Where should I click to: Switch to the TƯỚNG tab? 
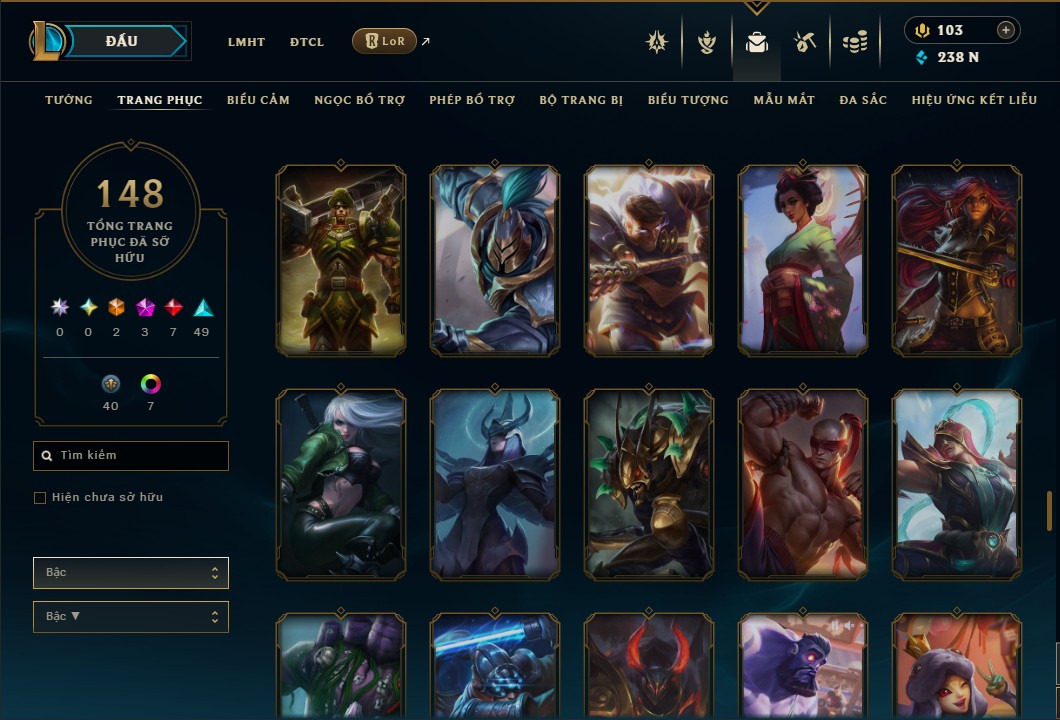pos(69,100)
